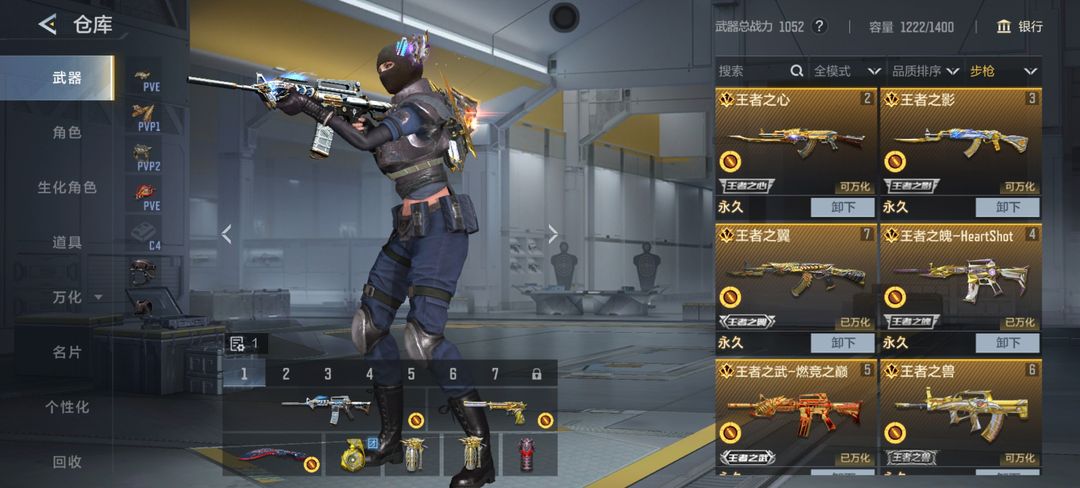Viewport: 1080px width, 488px height.
Task: Select the 道具 tab
Action: coord(67,242)
